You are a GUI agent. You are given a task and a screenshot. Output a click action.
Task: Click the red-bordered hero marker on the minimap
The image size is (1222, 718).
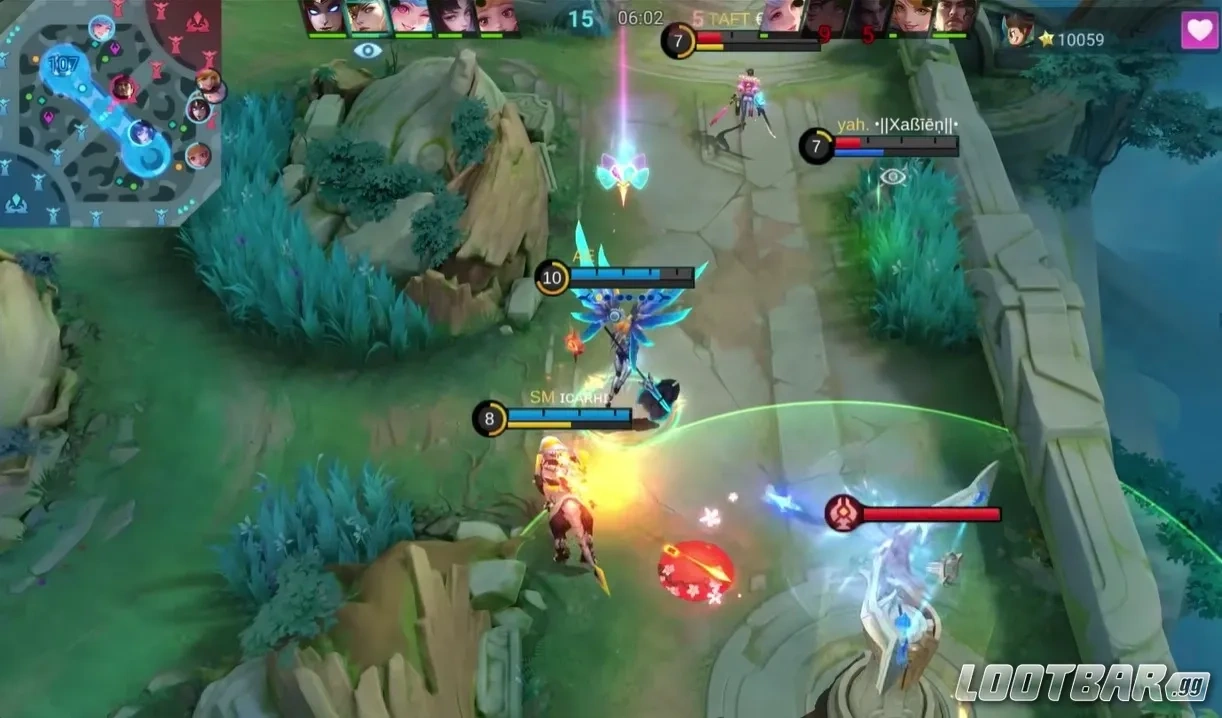[x=123, y=88]
